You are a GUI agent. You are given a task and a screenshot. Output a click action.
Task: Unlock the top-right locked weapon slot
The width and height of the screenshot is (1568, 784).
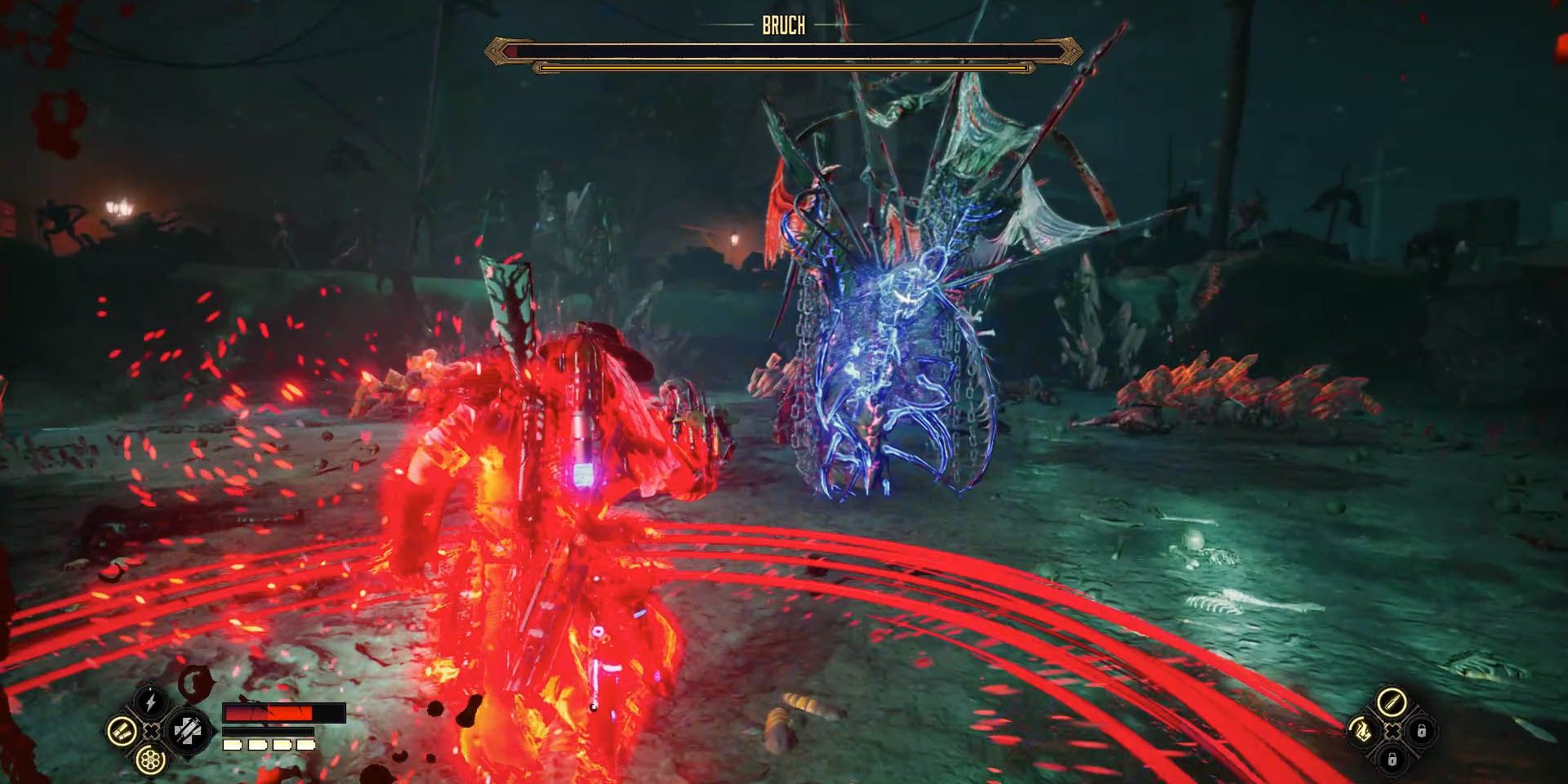[1421, 730]
